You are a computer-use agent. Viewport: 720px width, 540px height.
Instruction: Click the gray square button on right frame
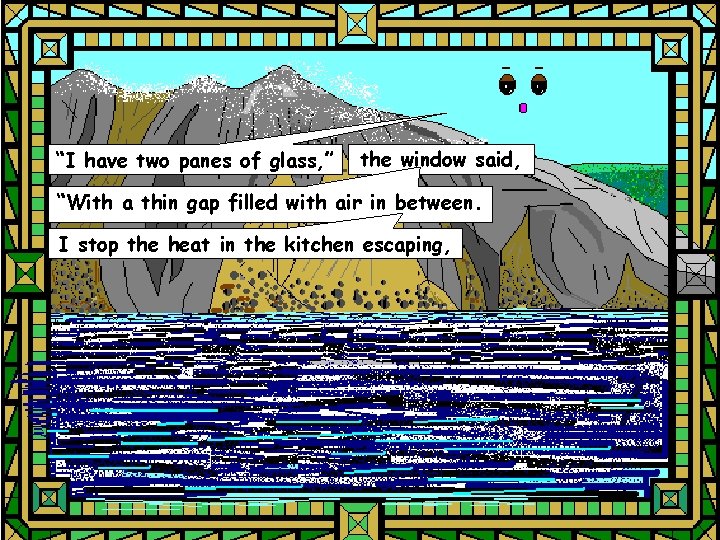coord(694,270)
